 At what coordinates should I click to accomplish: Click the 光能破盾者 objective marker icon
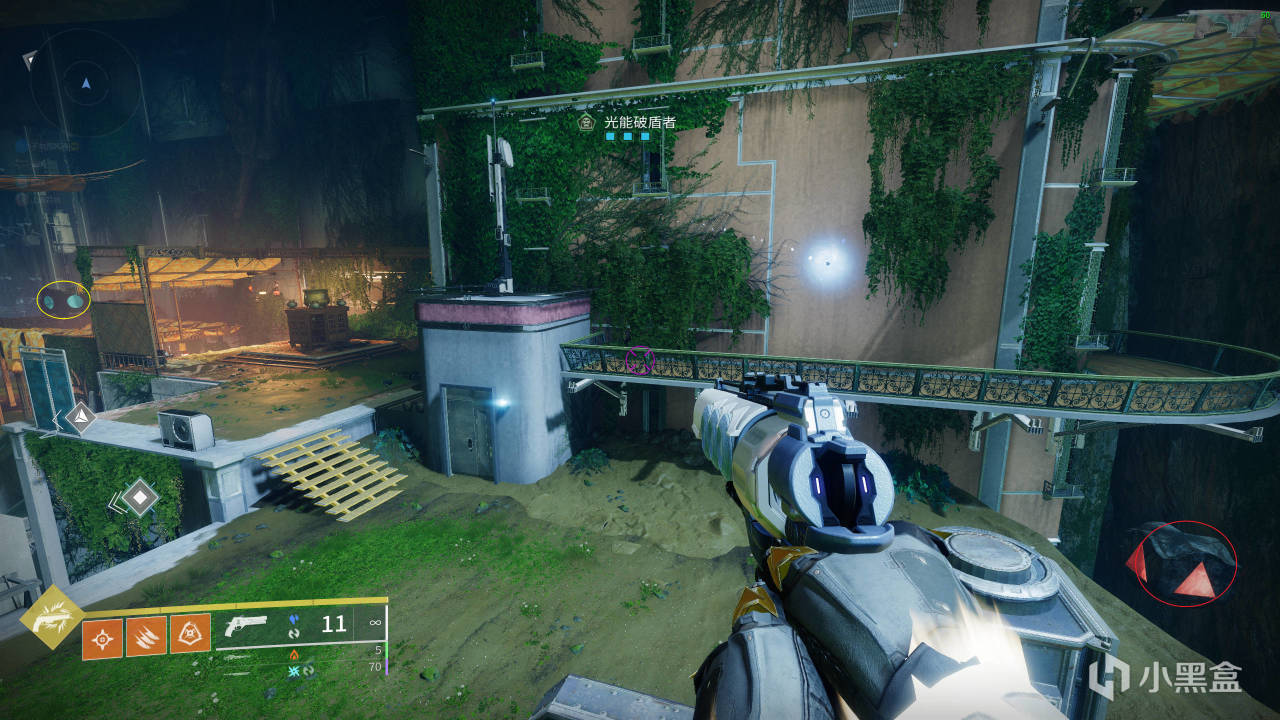point(588,122)
